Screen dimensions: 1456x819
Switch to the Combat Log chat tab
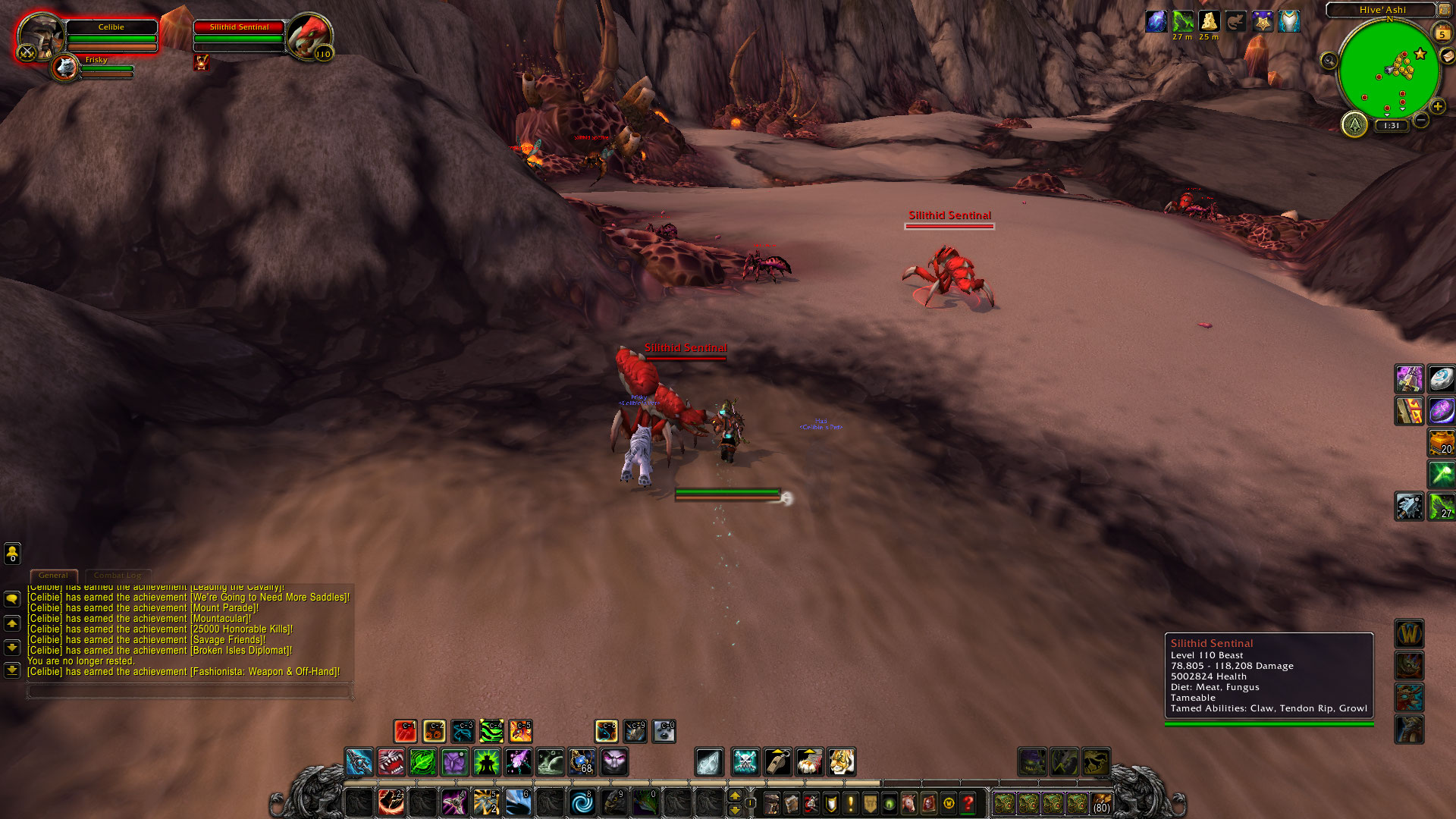pos(118,576)
